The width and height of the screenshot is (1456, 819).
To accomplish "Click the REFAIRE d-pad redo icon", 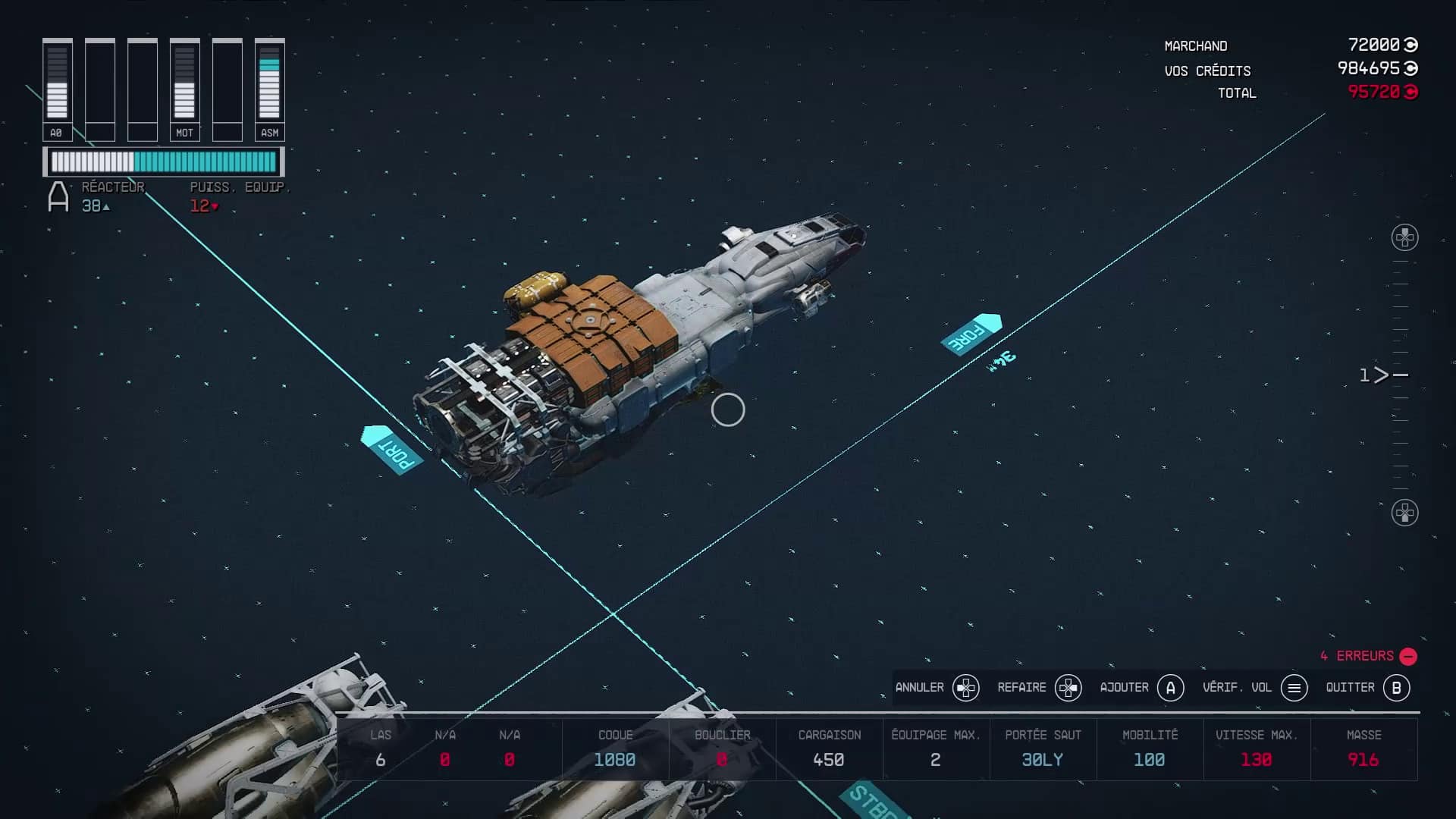I will coord(1068,688).
